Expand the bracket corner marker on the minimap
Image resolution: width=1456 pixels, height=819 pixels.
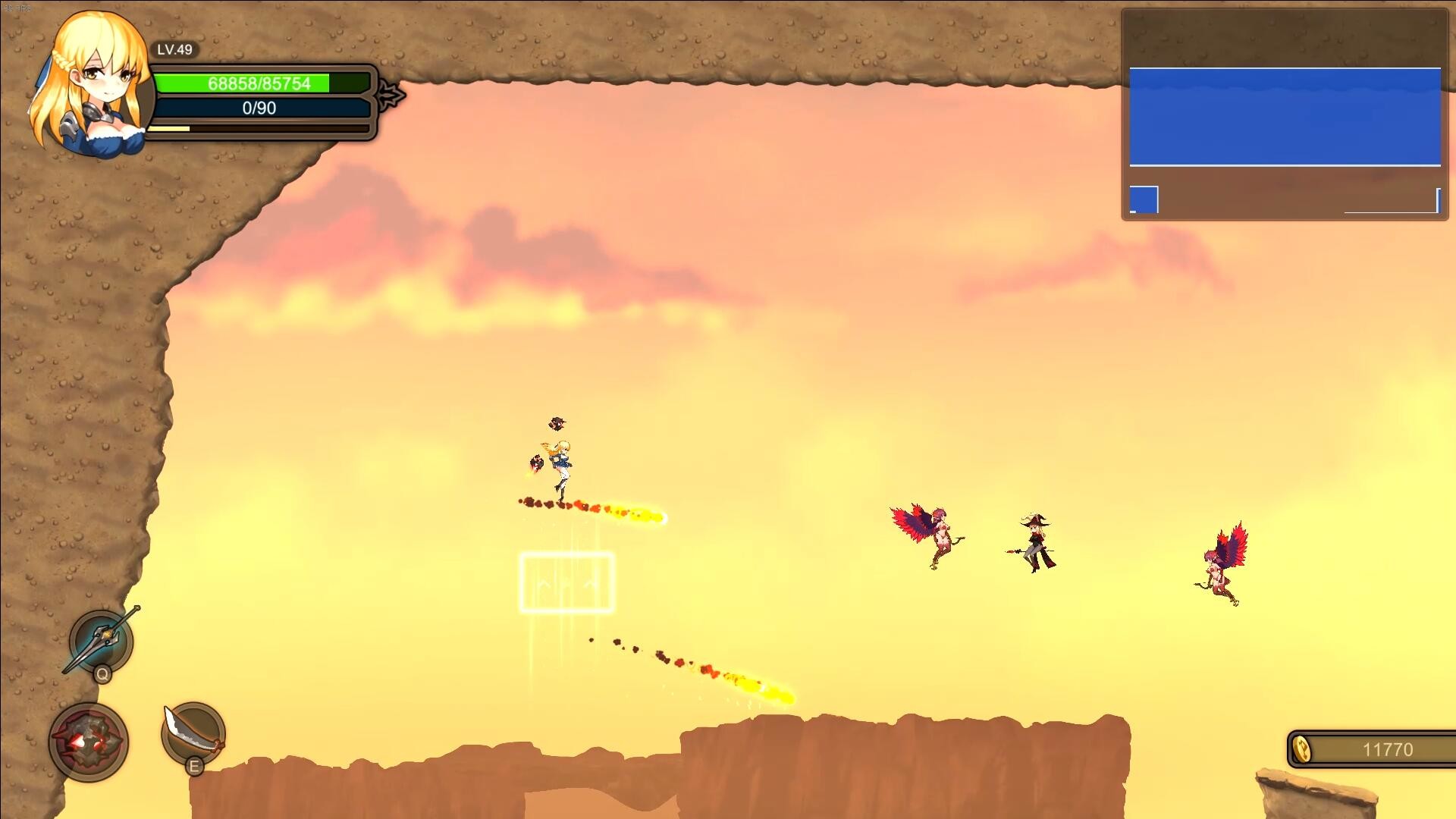click(1432, 202)
